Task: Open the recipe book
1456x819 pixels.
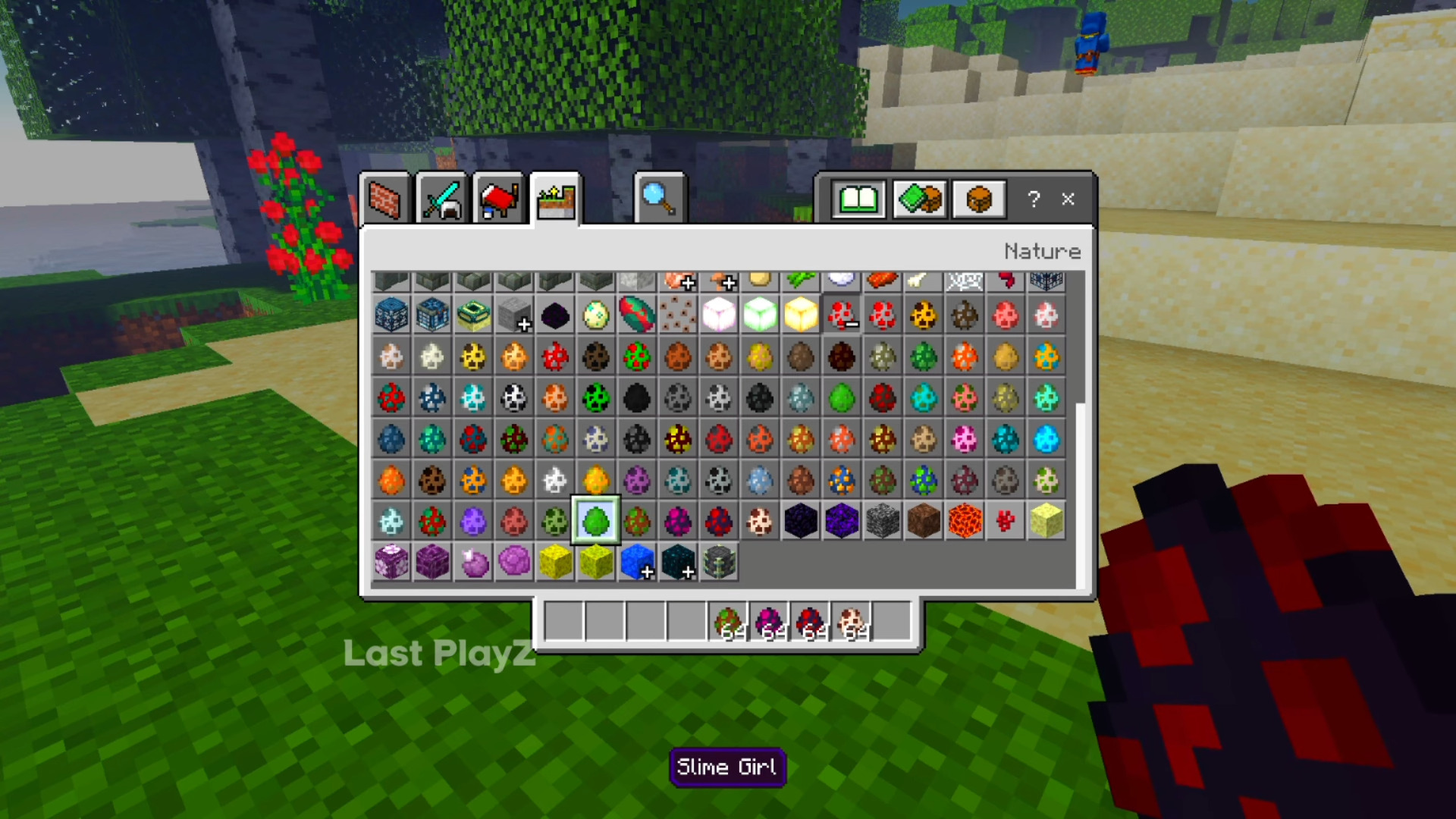Action: coord(858,199)
